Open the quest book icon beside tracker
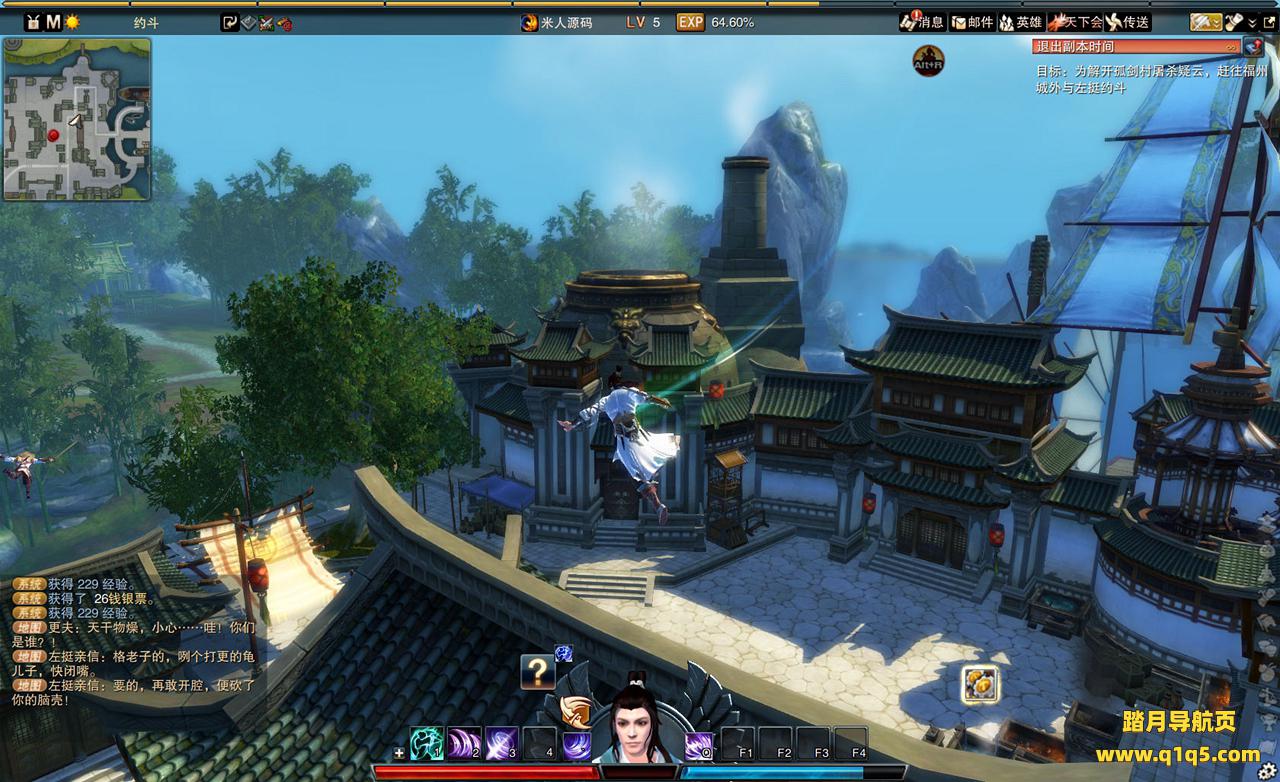This screenshot has width=1280, height=782. click(x=1253, y=46)
